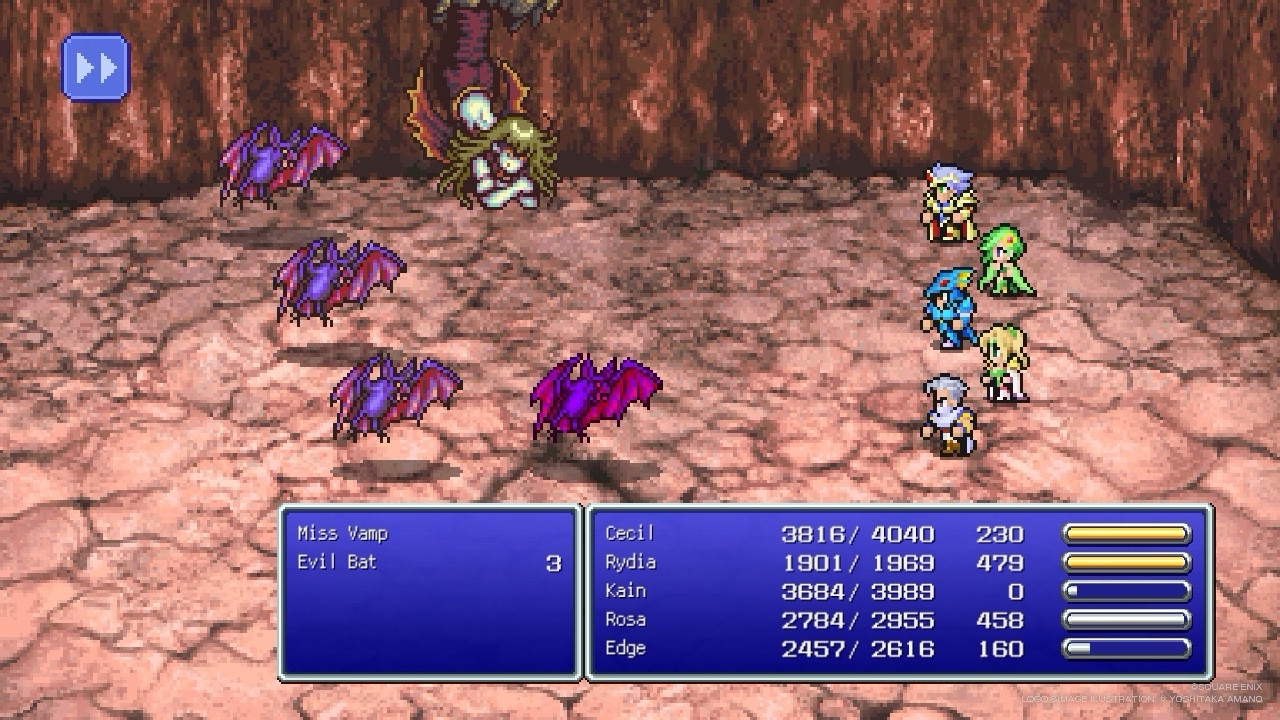
Task: Toggle the fast-forward battle speed button
Action: tap(96, 68)
